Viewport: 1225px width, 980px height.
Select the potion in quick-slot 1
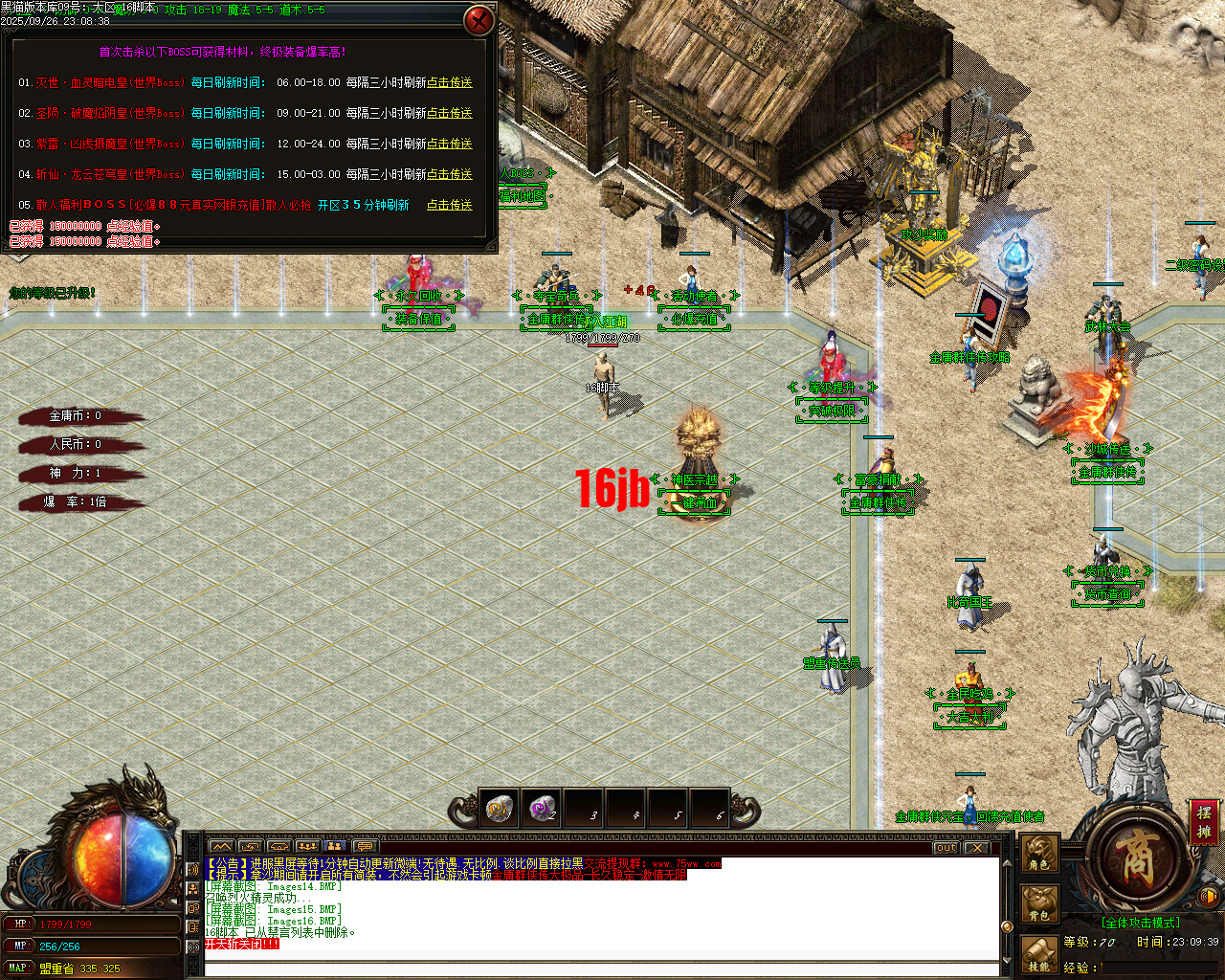[x=498, y=809]
